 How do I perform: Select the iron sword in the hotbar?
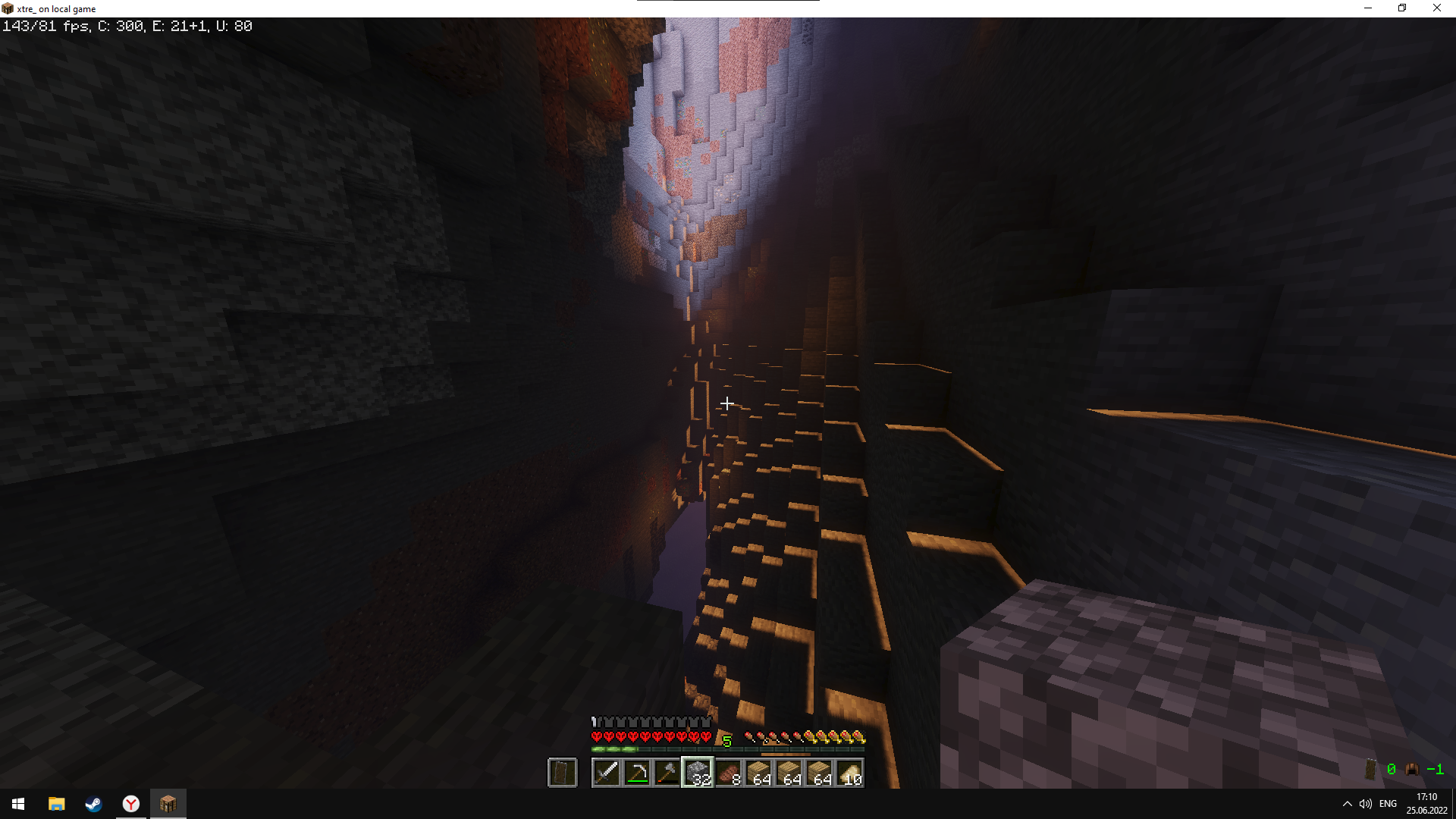(x=606, y=771)
